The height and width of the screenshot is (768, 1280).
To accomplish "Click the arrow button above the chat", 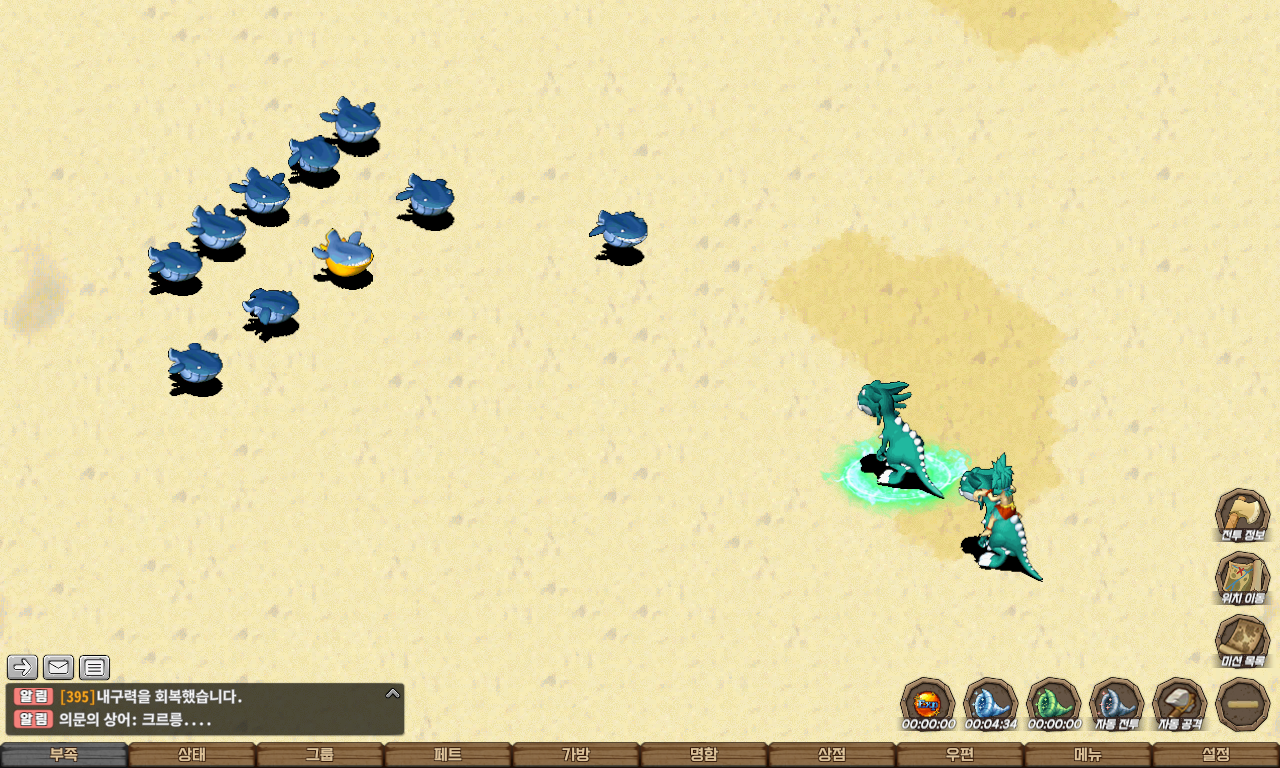I will [22, 667].
